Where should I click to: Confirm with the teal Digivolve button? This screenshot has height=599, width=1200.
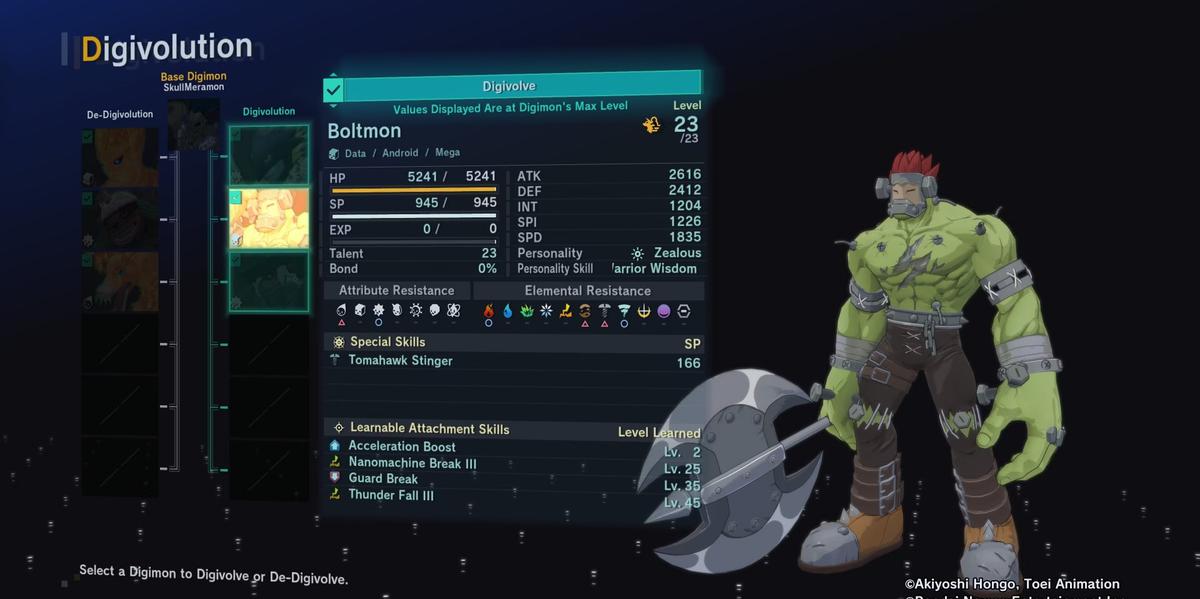pos(512,87)
